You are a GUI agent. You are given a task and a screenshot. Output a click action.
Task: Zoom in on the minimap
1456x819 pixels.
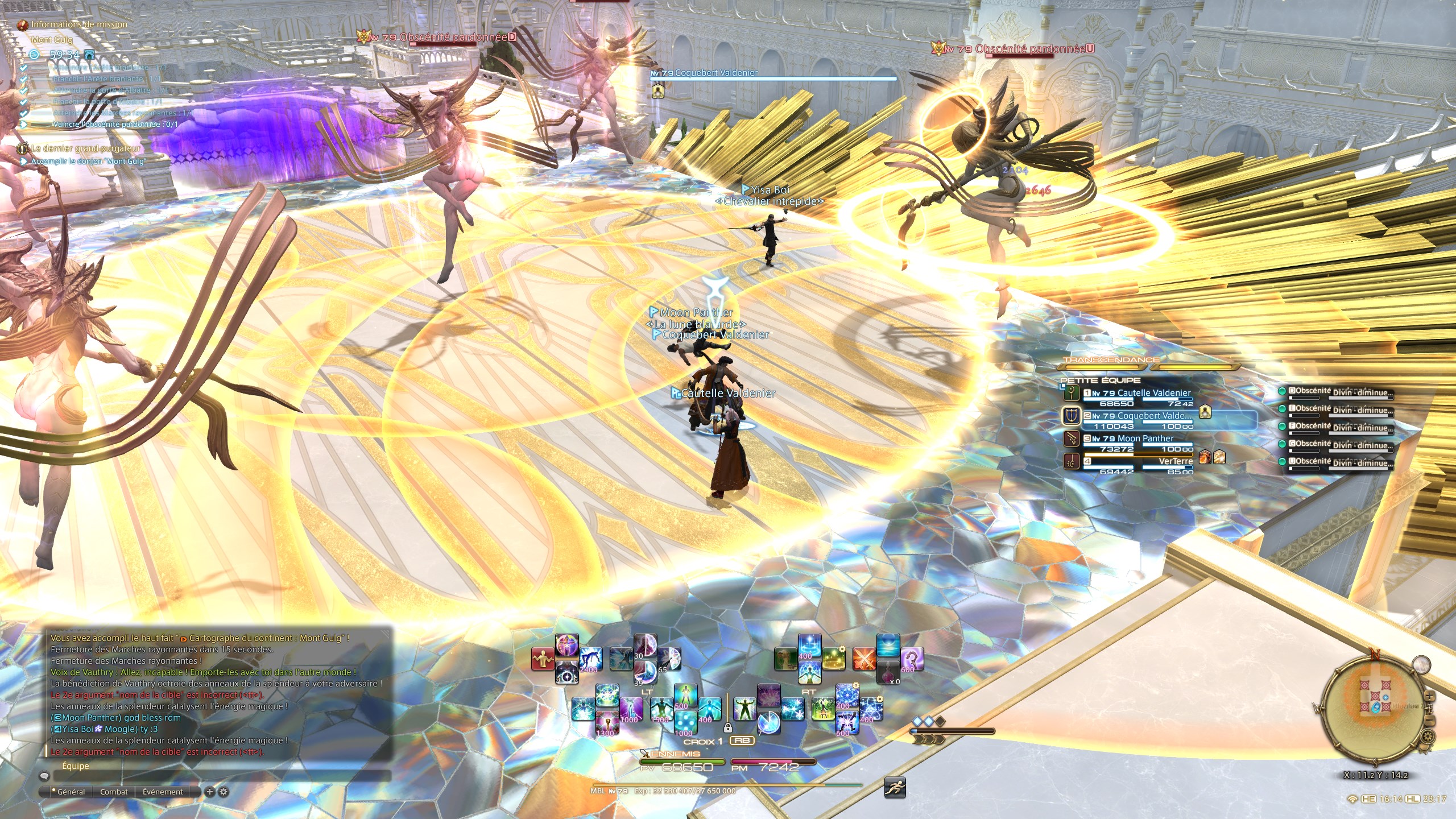tap(1430, 697)
